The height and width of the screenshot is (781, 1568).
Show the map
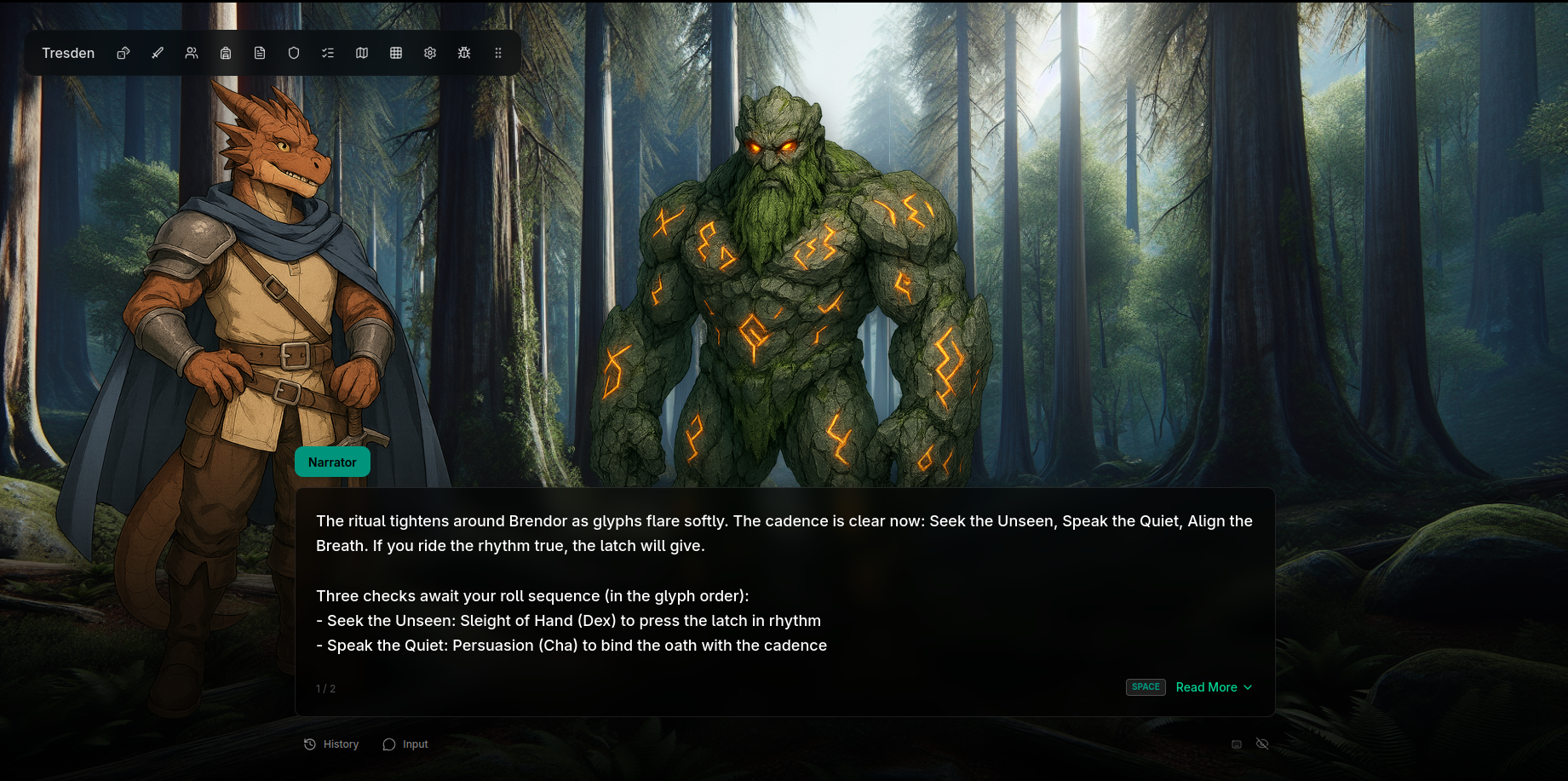point(362,53)
